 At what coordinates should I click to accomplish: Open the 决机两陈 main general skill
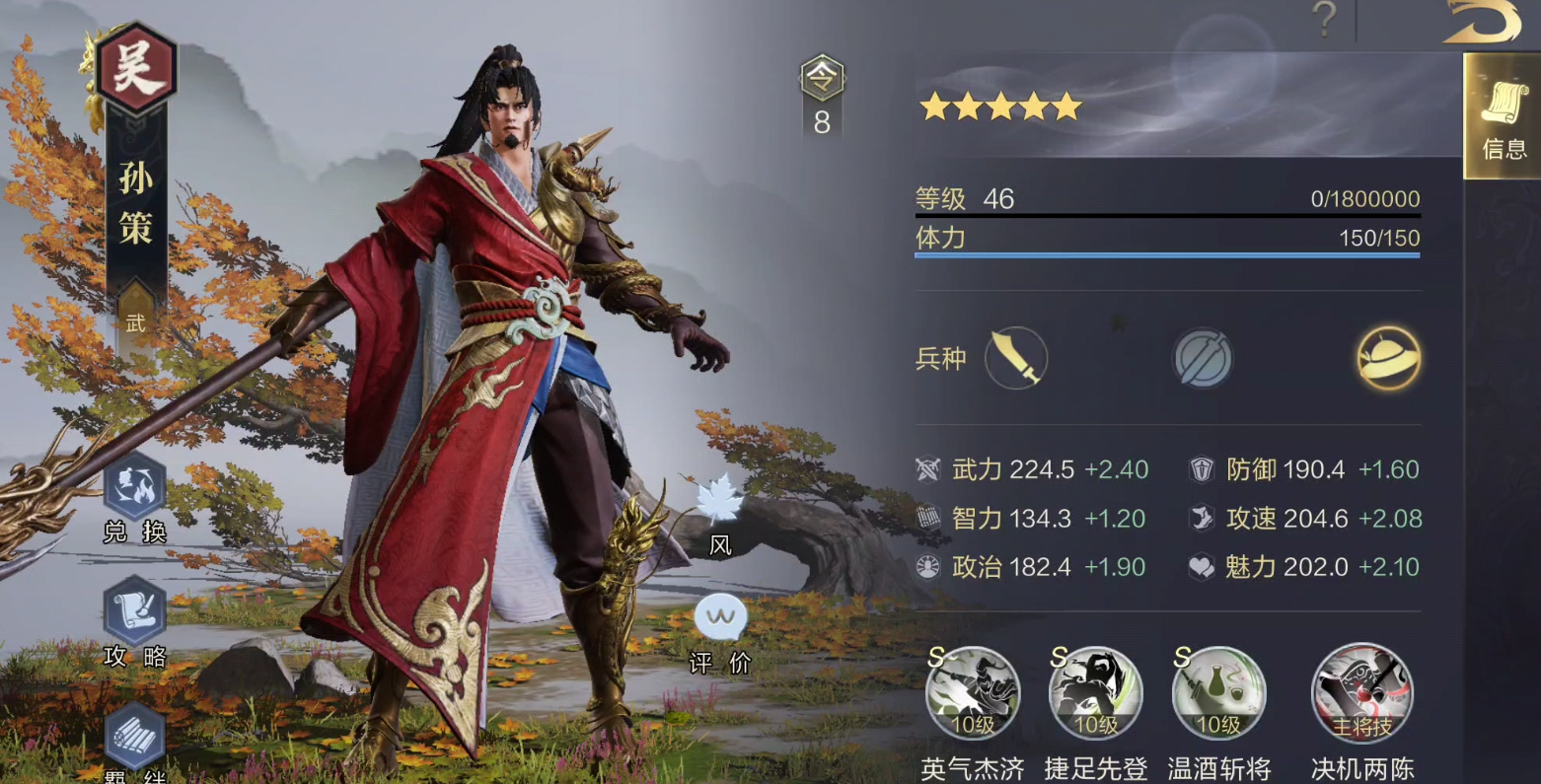click(1362, 693)
